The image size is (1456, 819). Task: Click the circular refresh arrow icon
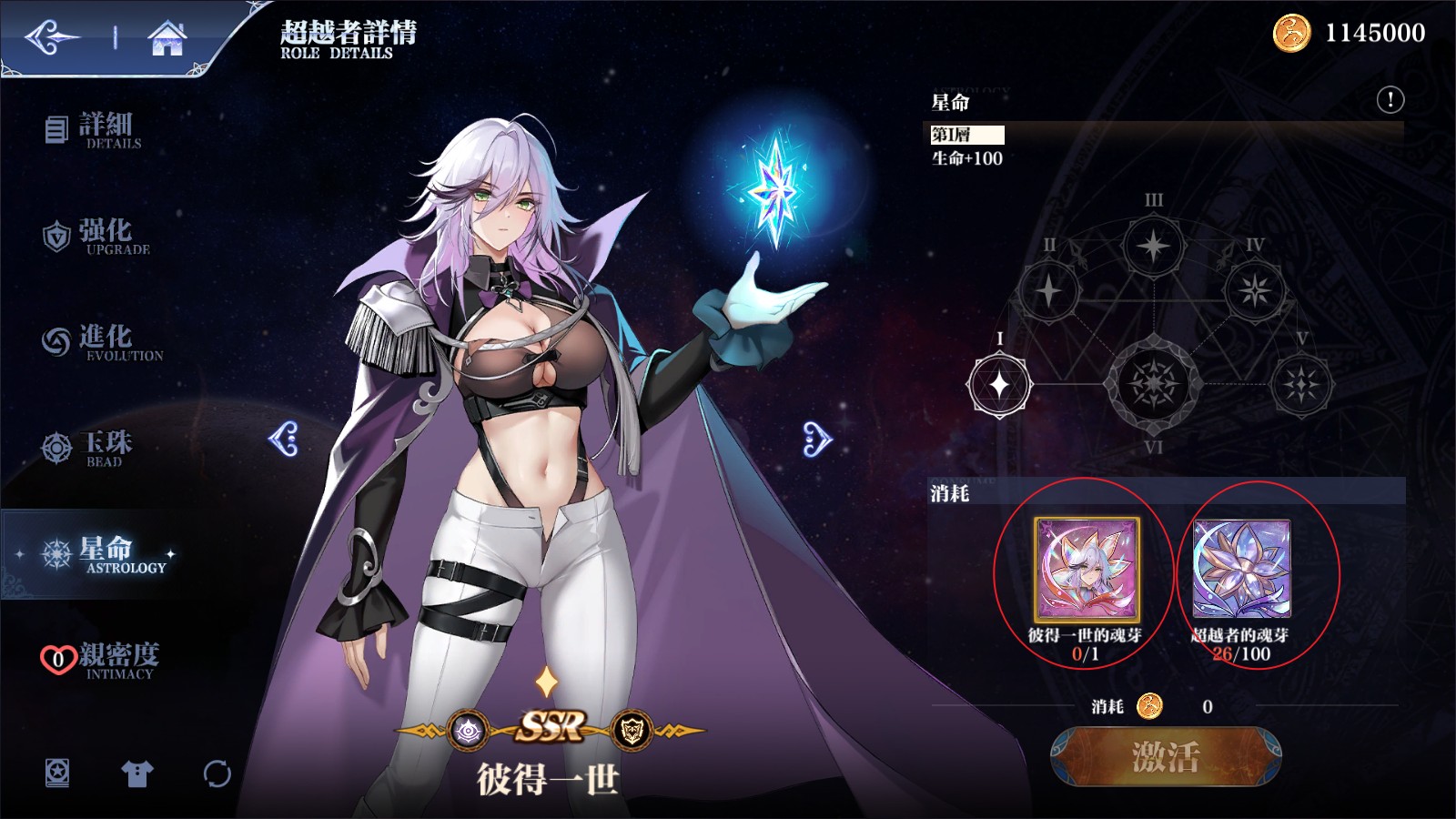pos(217,773)
